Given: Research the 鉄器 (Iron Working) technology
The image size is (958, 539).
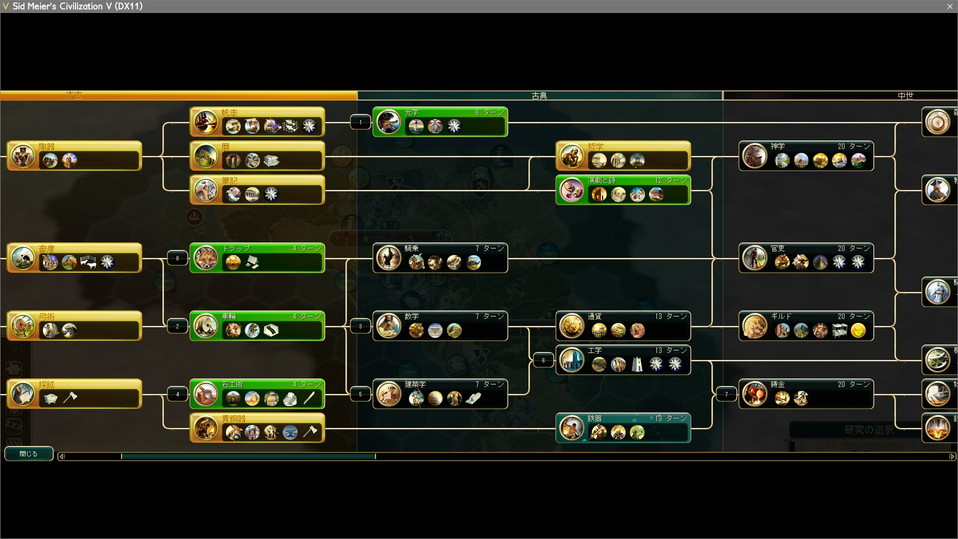Looking at the screenshot, I should pyautogui.click(x=623, y=427).
